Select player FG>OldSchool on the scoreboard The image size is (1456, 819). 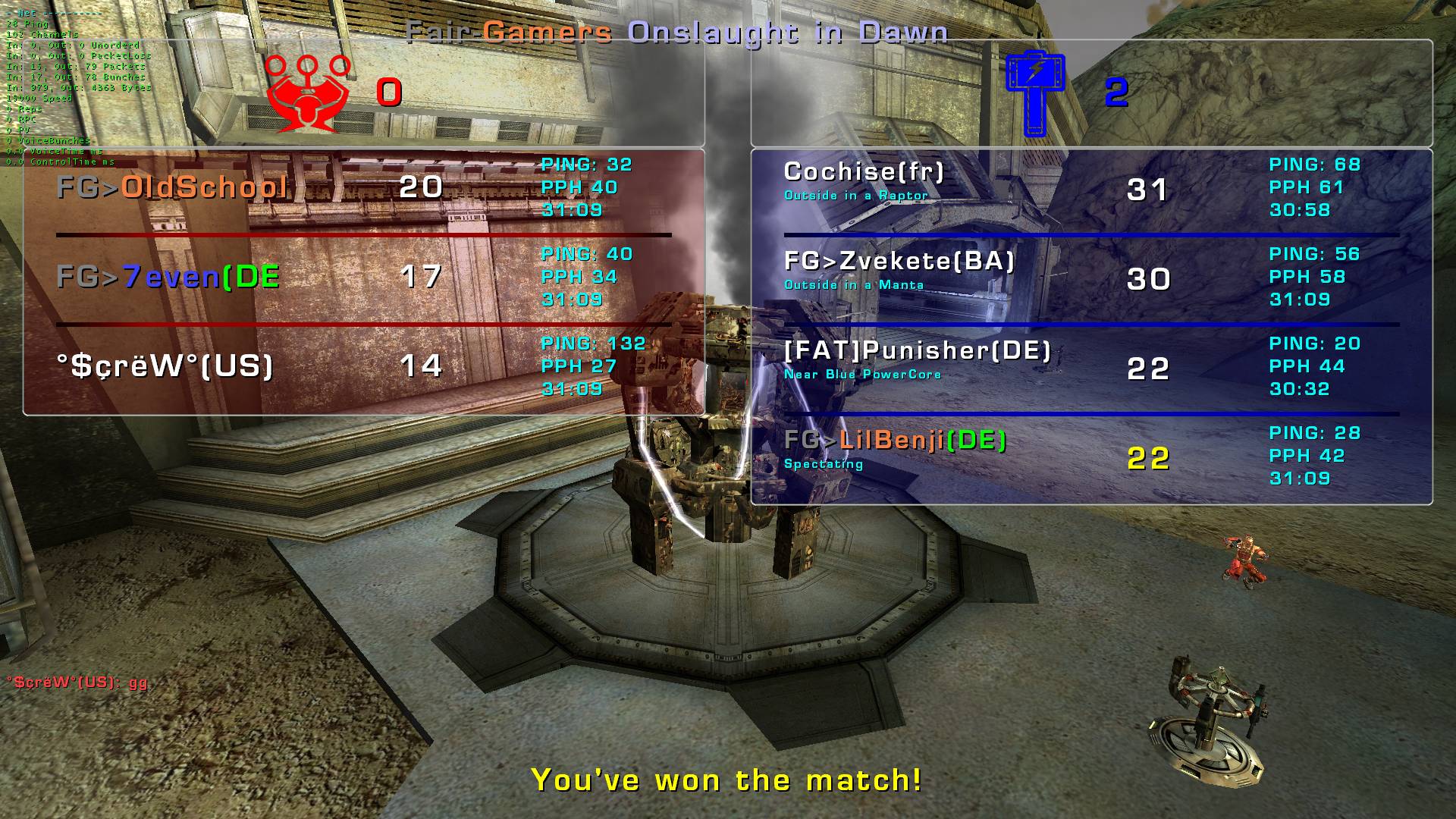pyautogui.click(x=172, y=187)
